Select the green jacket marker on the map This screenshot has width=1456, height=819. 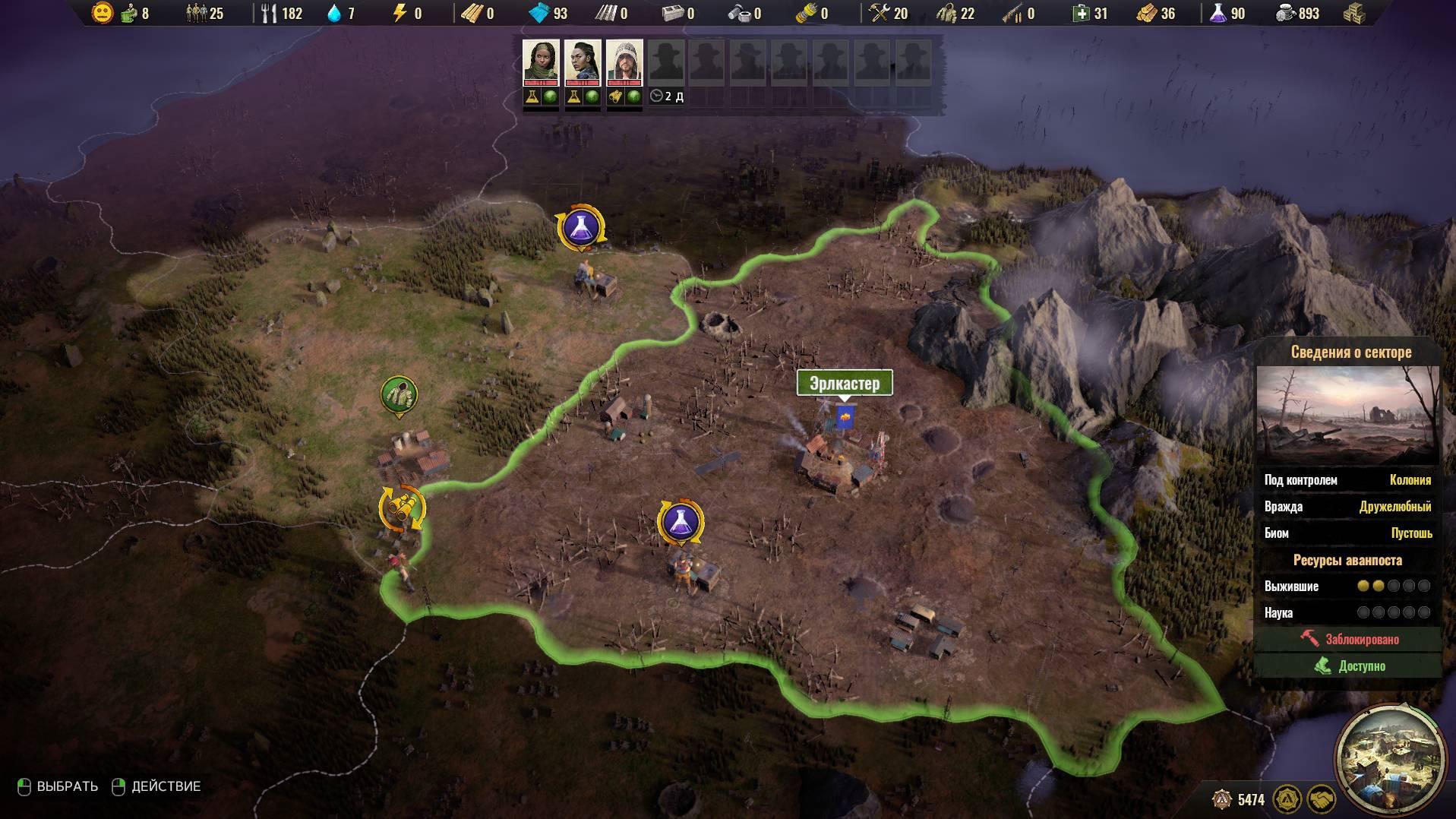(399, 395)
